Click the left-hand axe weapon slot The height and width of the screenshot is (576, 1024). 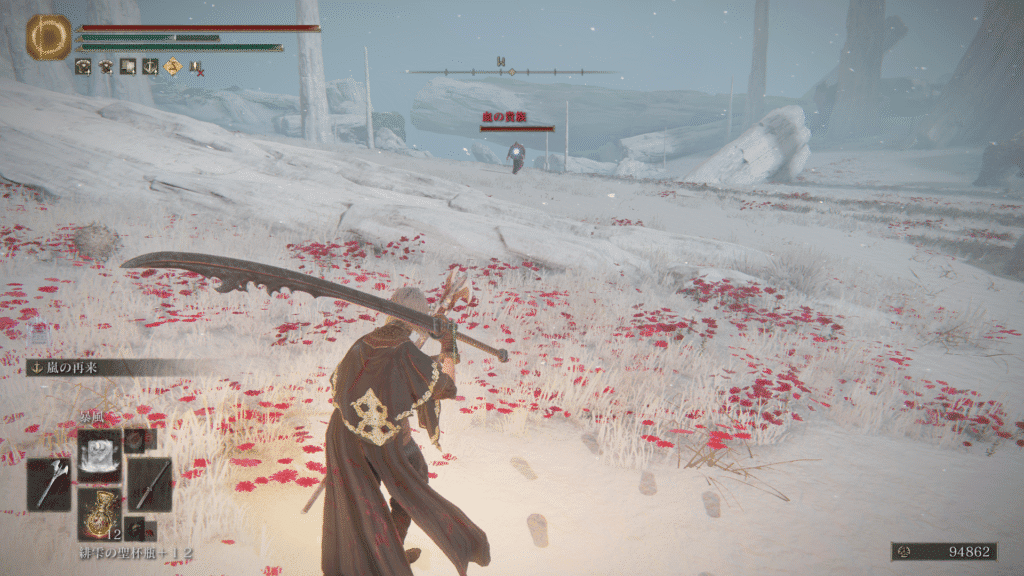point(48,484)
